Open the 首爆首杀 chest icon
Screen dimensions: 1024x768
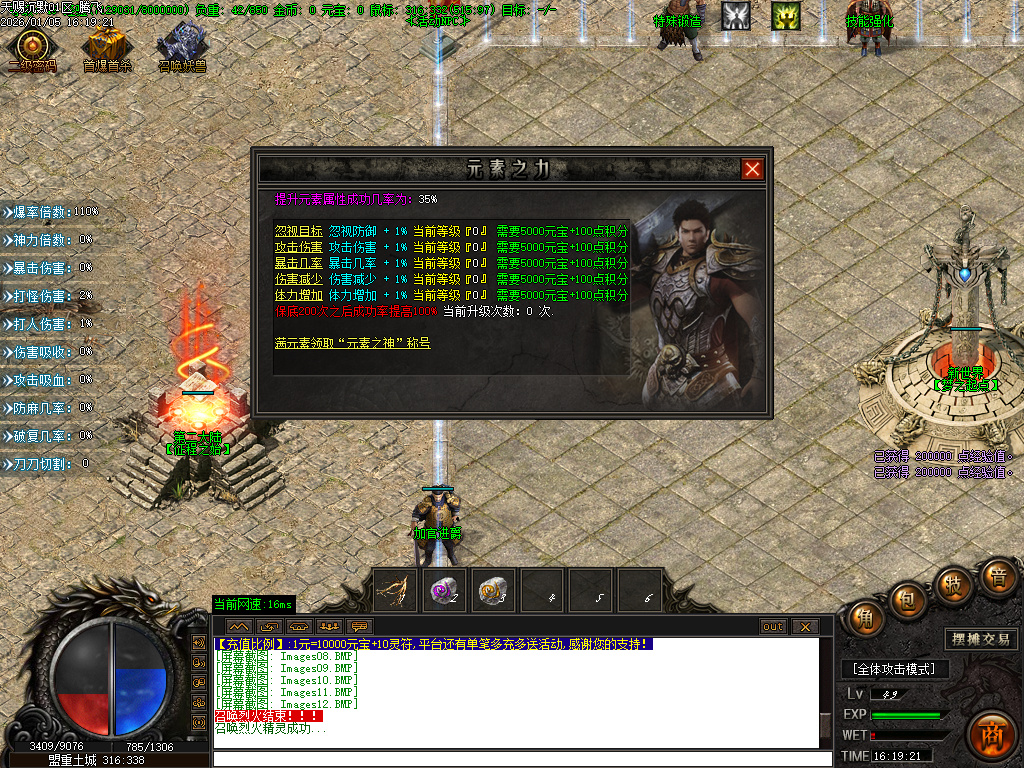coord(107,46)
